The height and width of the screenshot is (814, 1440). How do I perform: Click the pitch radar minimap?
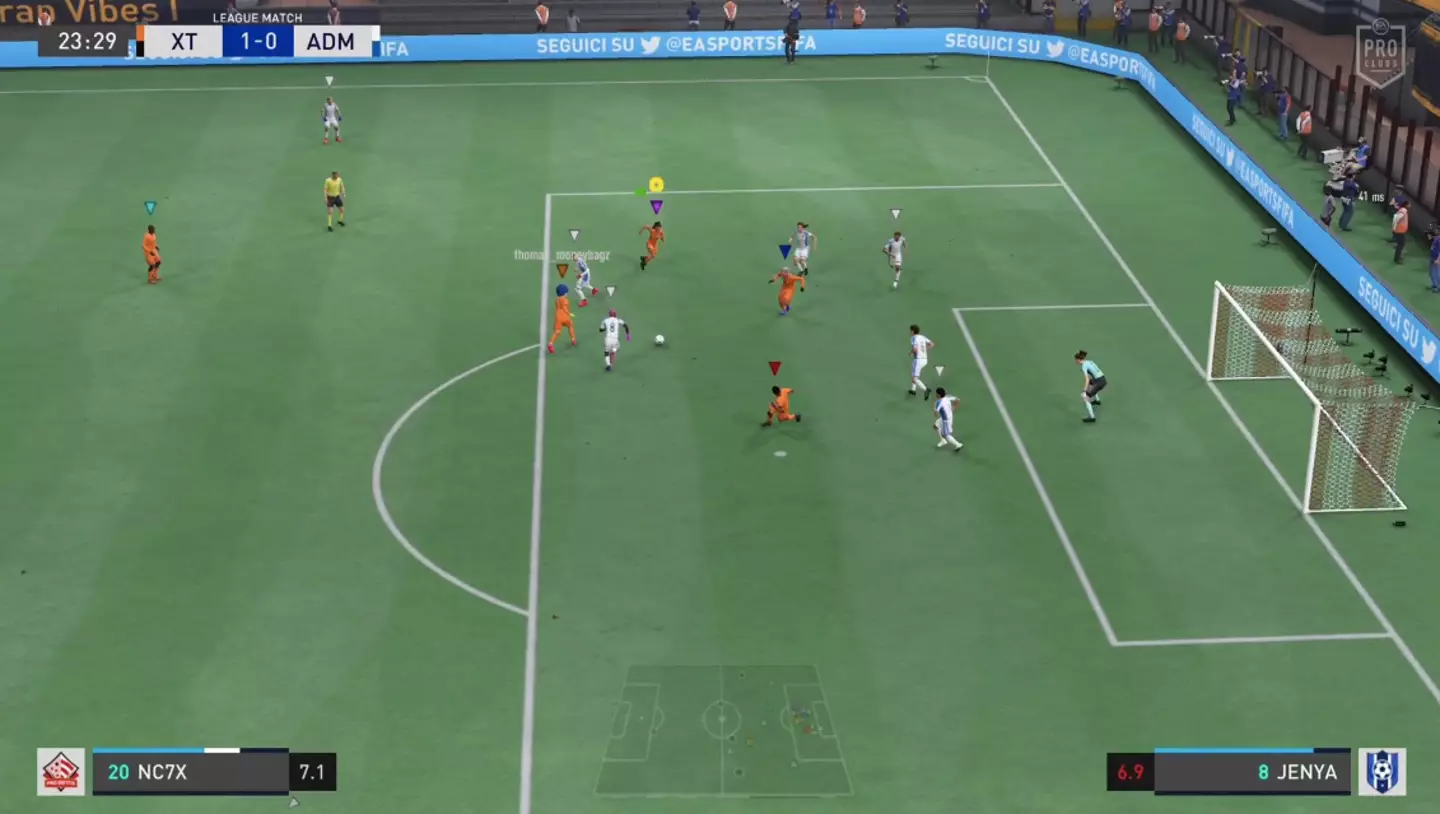click(x=723, y=729)
